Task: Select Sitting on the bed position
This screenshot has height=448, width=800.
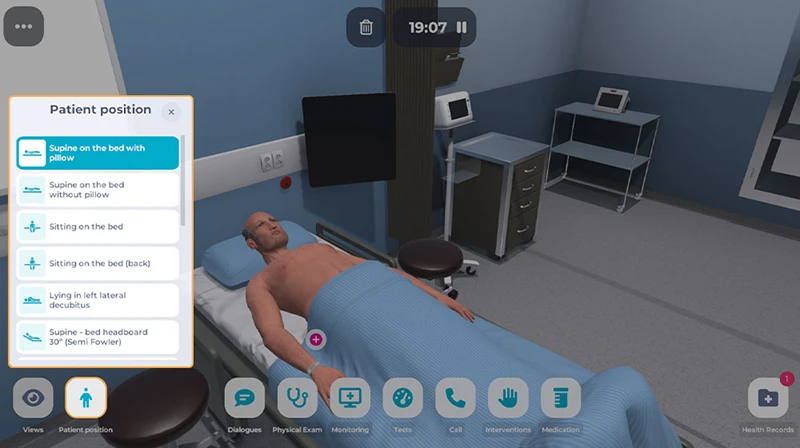Action: coord(98,227)
